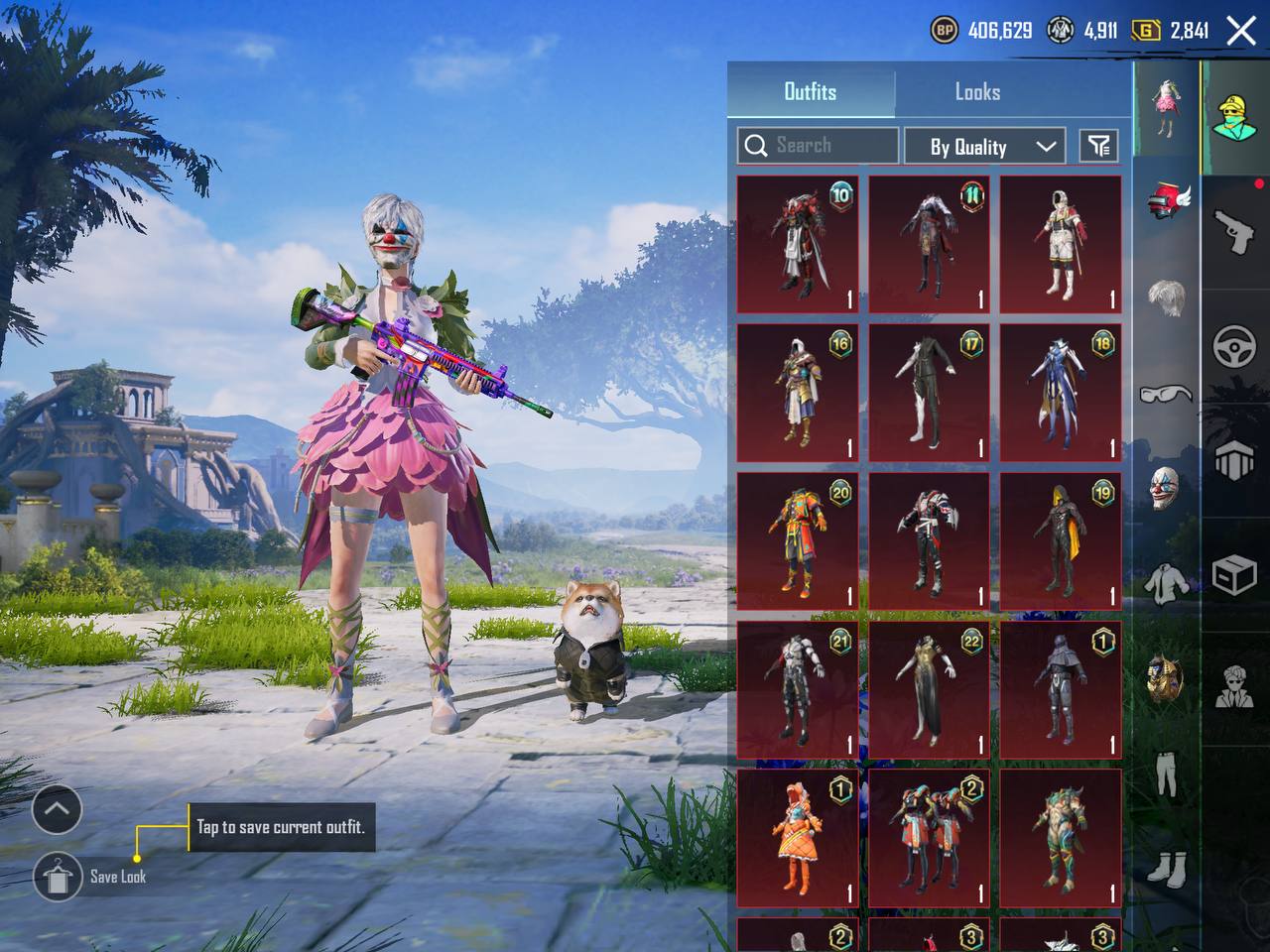Screen dimensions: 1270x952
Task: Expand the up-arrow circle button
Action: click(x=57, y=810)
